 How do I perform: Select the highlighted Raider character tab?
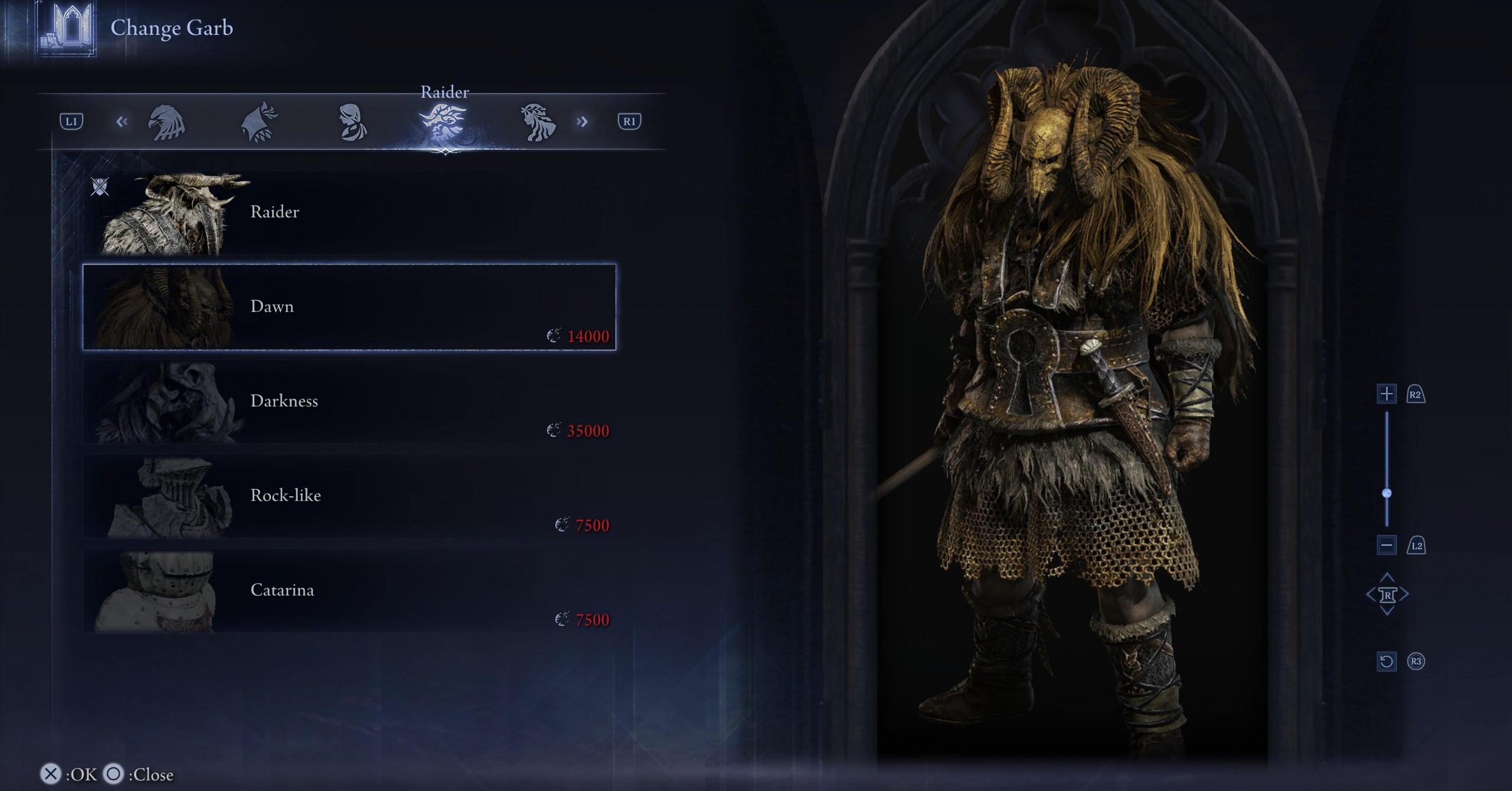pos(444,122)
